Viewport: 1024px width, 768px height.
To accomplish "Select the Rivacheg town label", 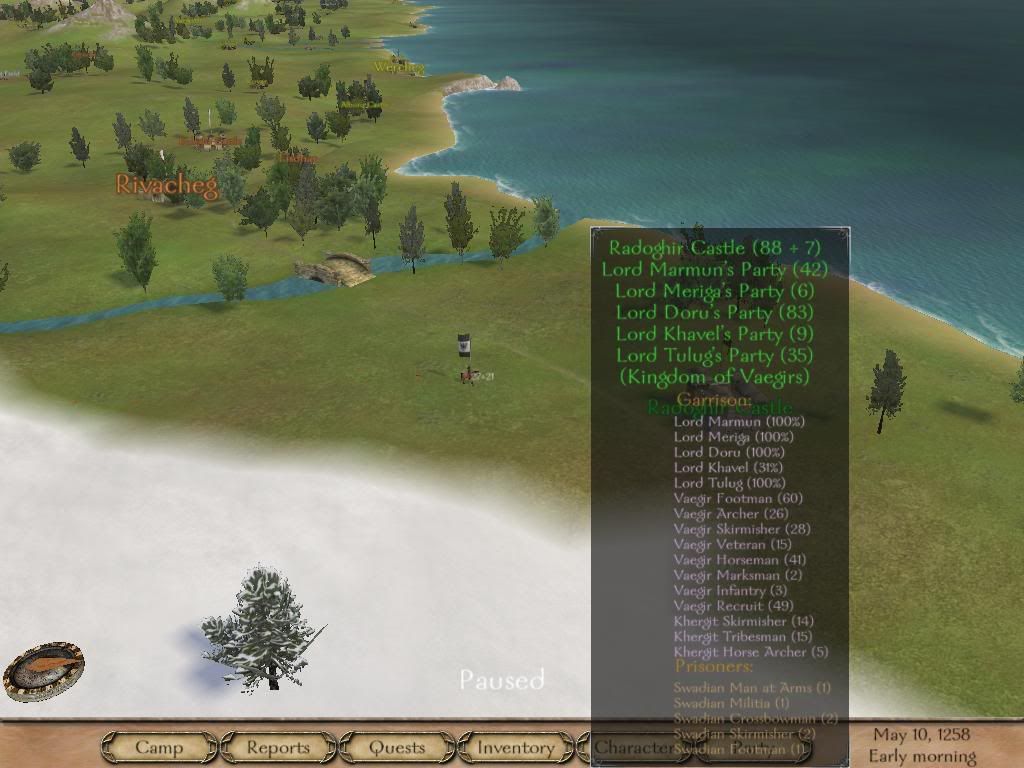I will 167,185.
